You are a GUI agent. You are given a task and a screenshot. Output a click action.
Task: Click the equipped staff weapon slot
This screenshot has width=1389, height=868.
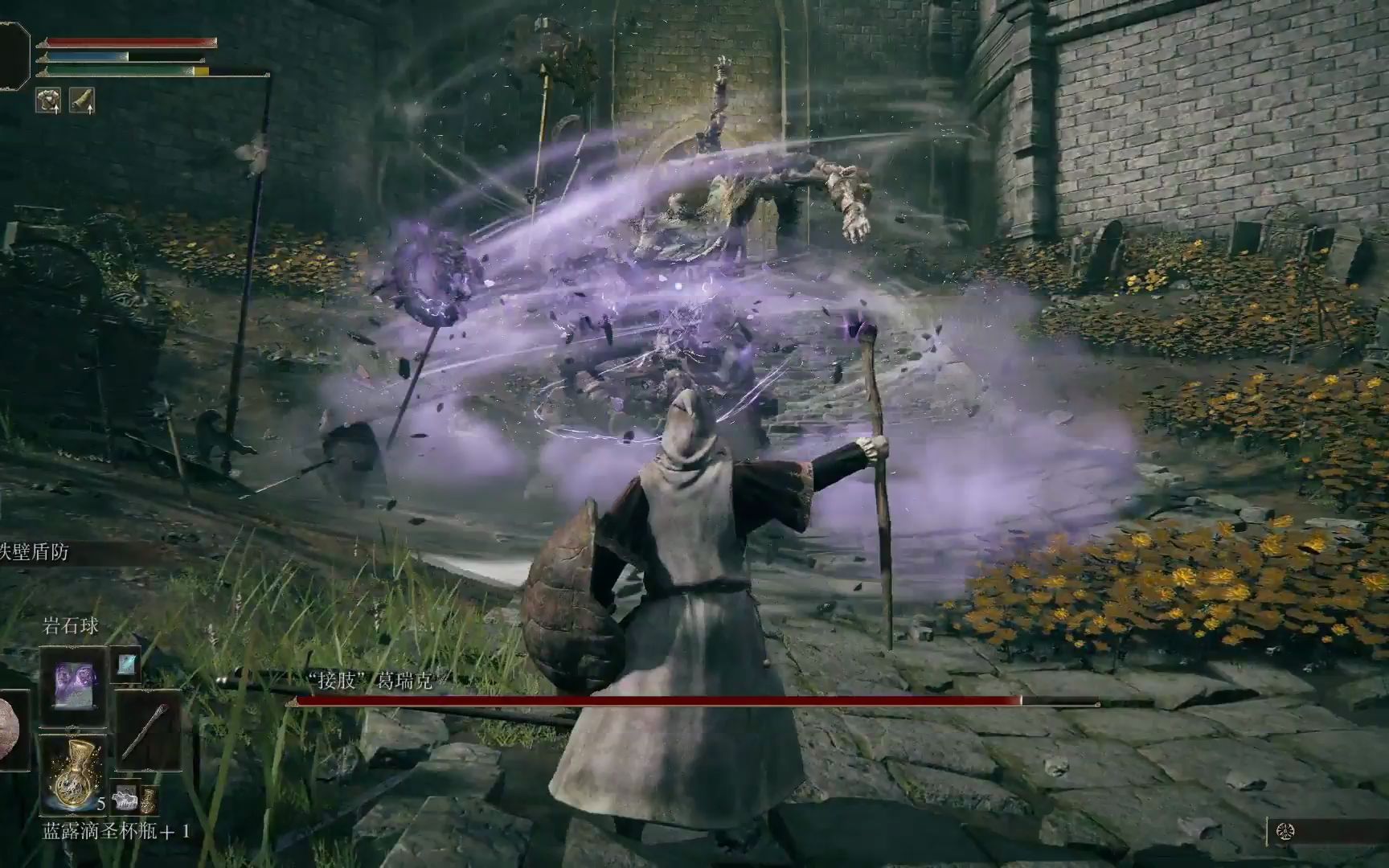(148, 731)
